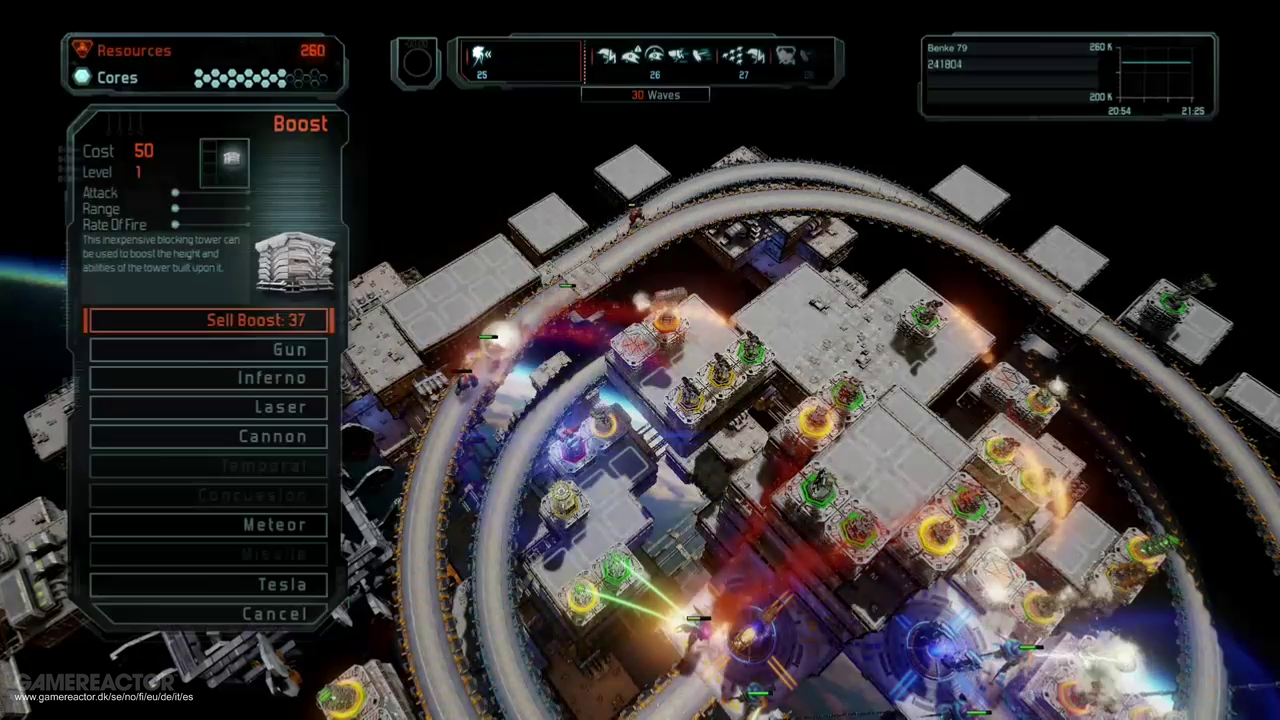
Task: Toggle the Concussion tower option
Action: pos(207,495)
